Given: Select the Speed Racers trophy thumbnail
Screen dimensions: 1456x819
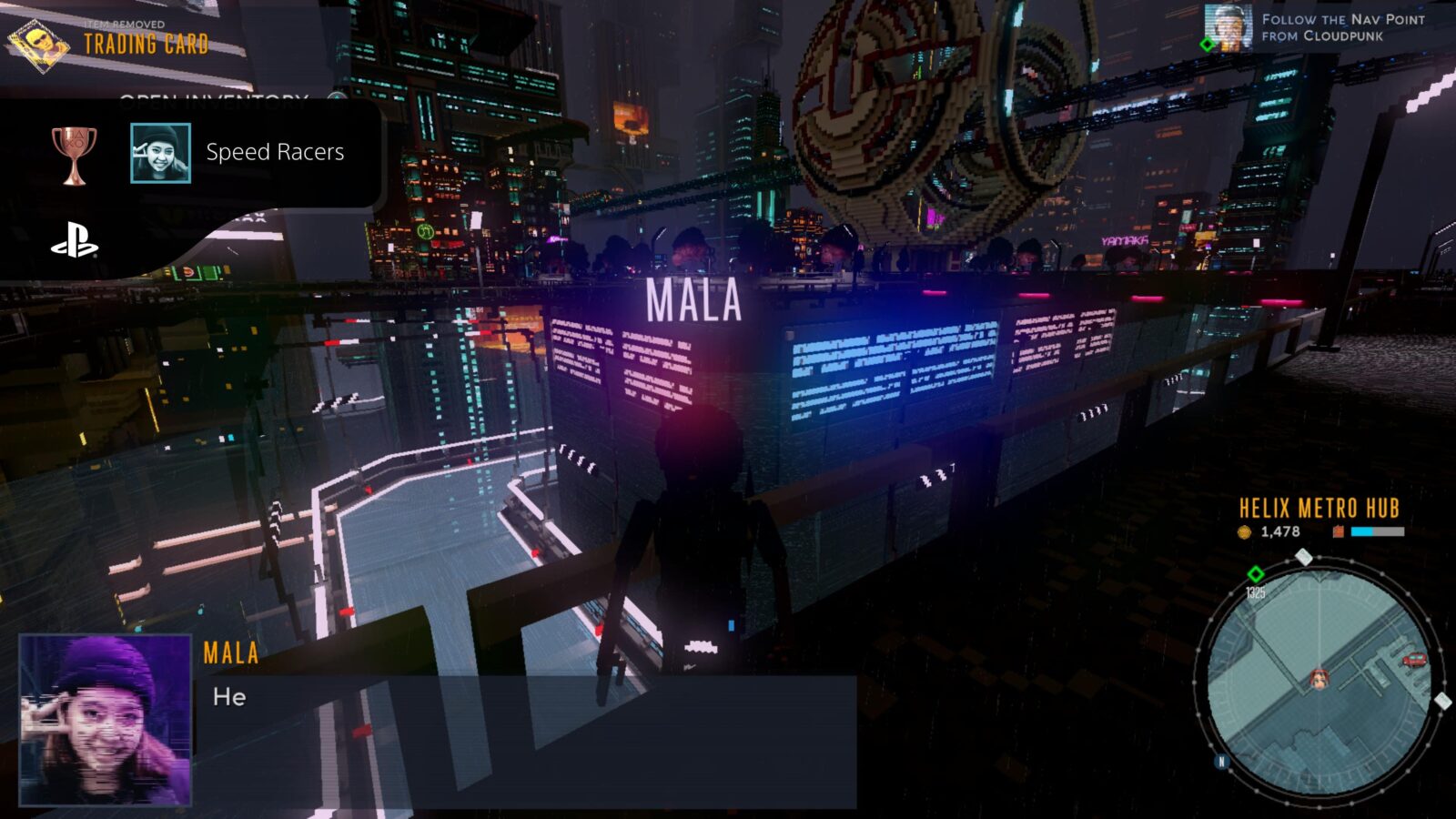Looking at the screenshot, I should pyautogui.click(x=160, y=153).
